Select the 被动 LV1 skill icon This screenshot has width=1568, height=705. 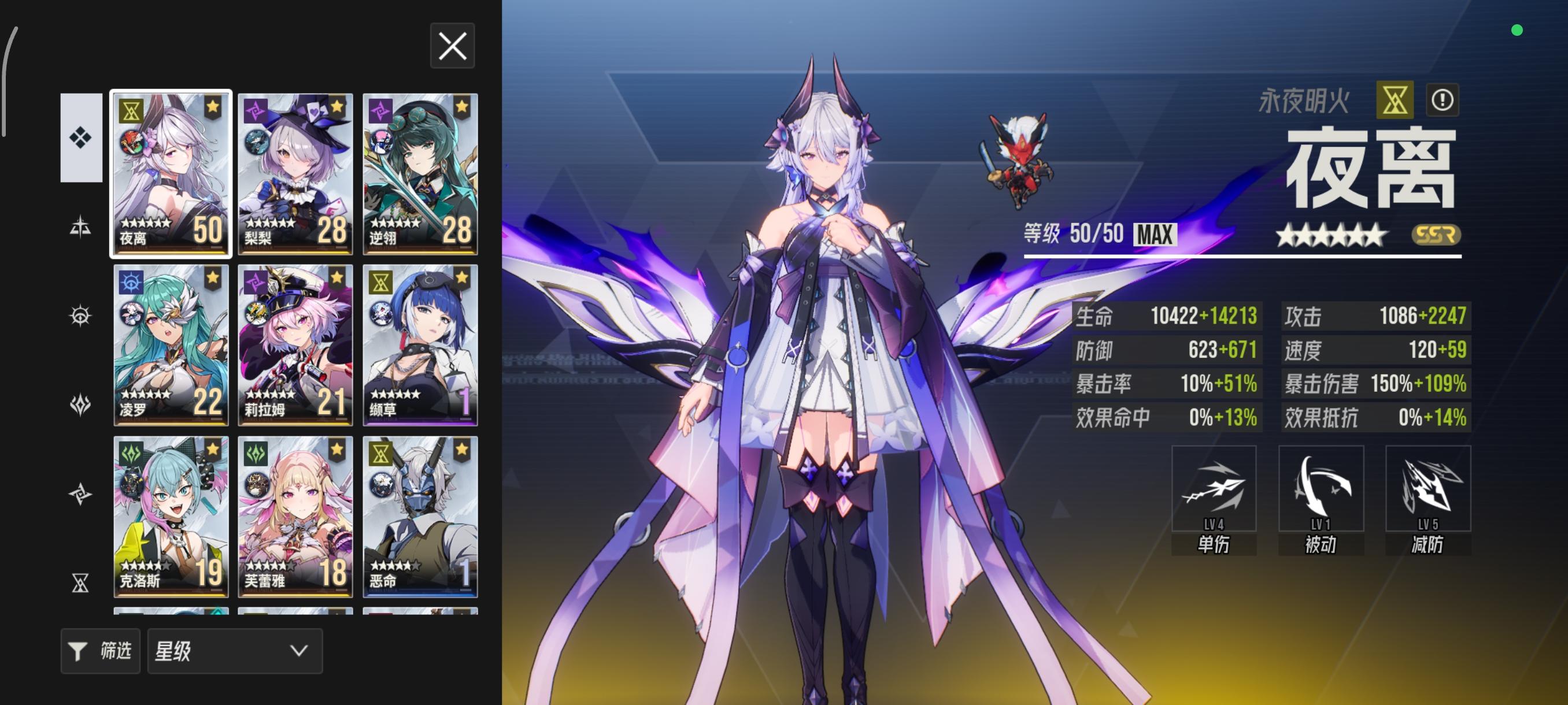pos(1321,489)
